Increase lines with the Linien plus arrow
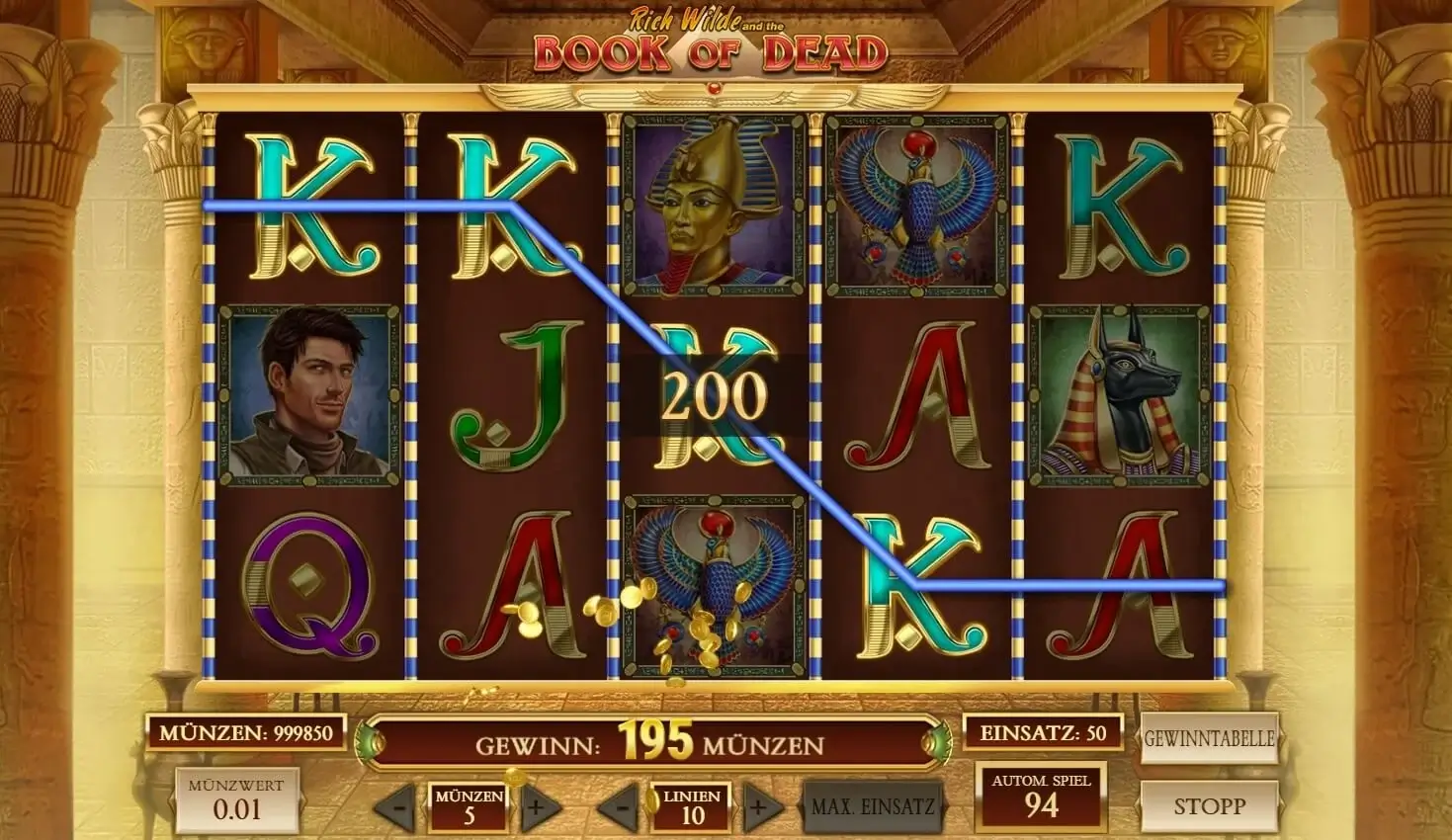Image resolution: width=1452 pixels, height=840 pixels. [758, 805]
